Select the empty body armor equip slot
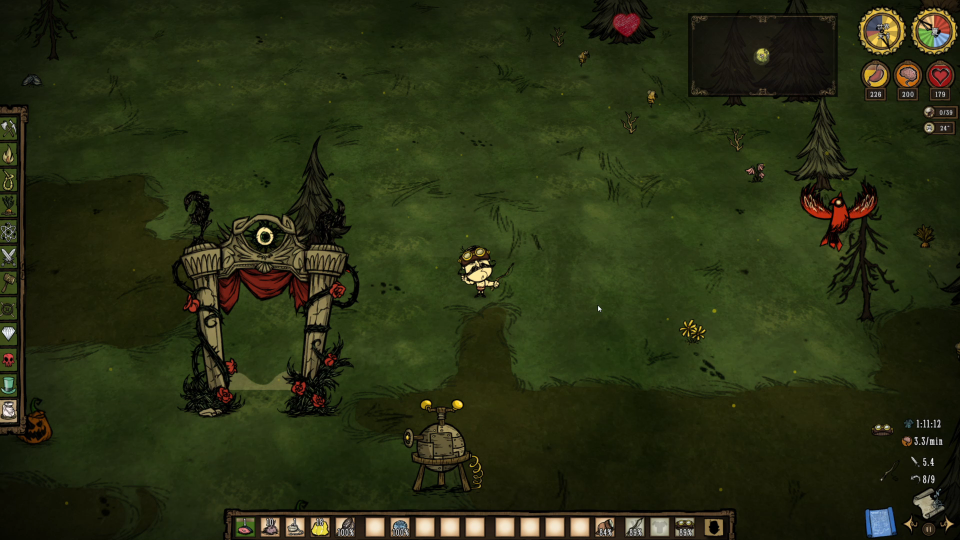This screenshot has width=960, height=540. (660, 526)
